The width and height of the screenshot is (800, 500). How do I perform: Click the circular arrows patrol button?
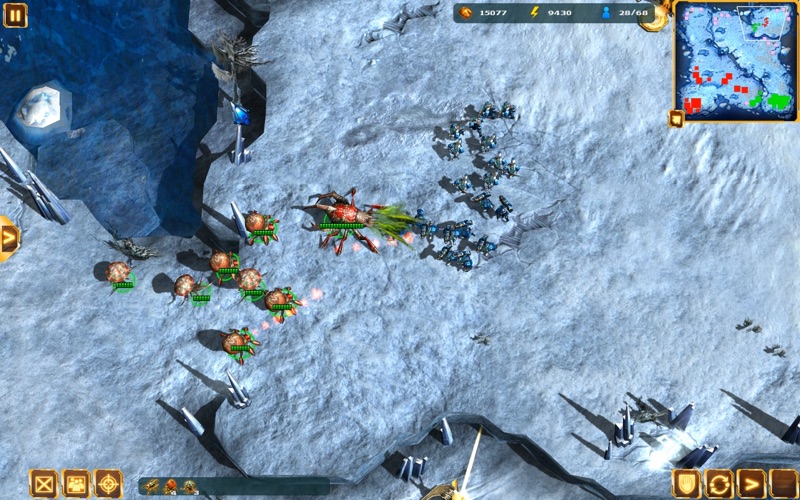[x=718, y=484]
